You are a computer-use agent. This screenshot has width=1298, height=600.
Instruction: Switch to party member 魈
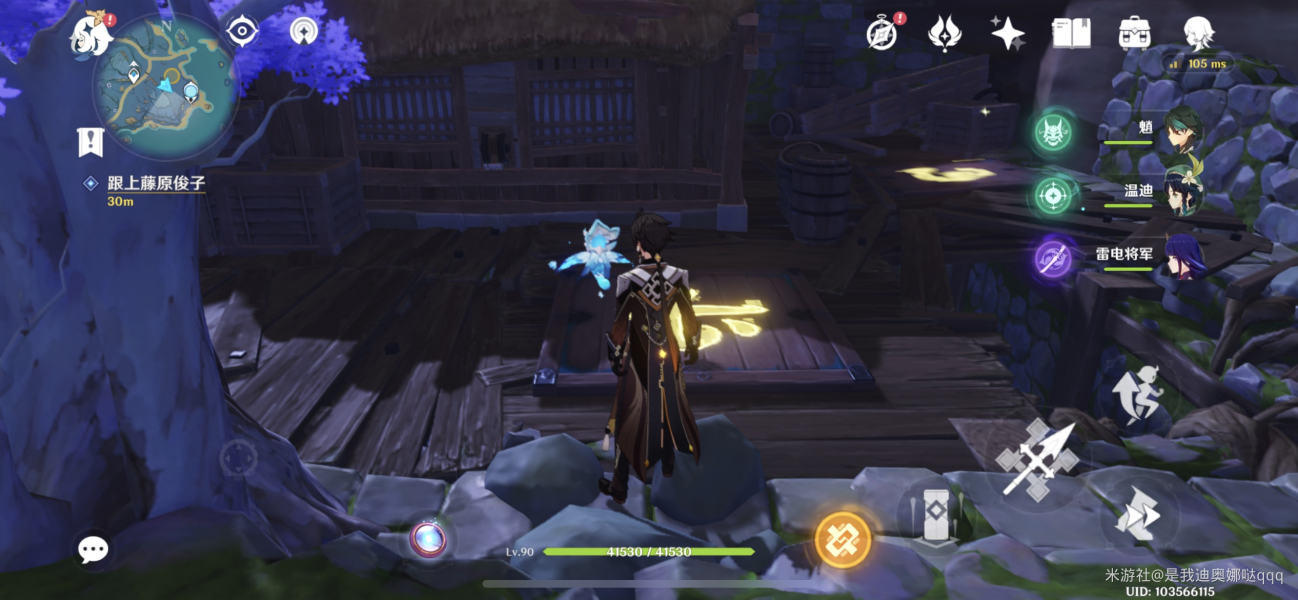(1184, 129)
